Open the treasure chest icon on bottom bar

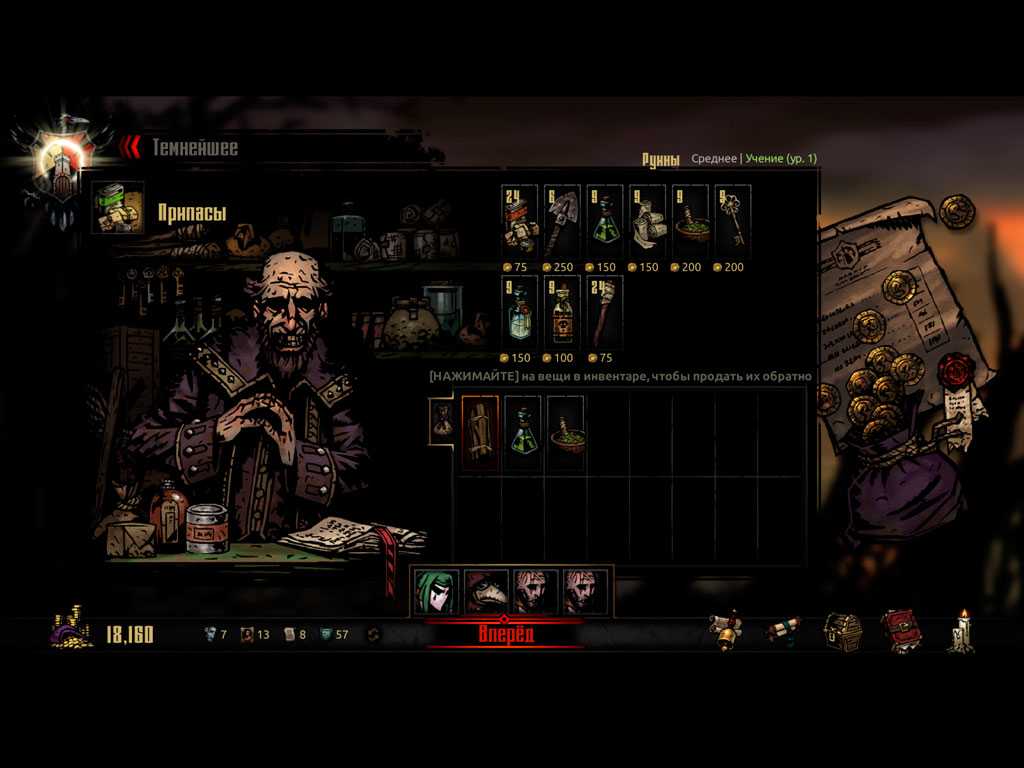tap(842, 632)
